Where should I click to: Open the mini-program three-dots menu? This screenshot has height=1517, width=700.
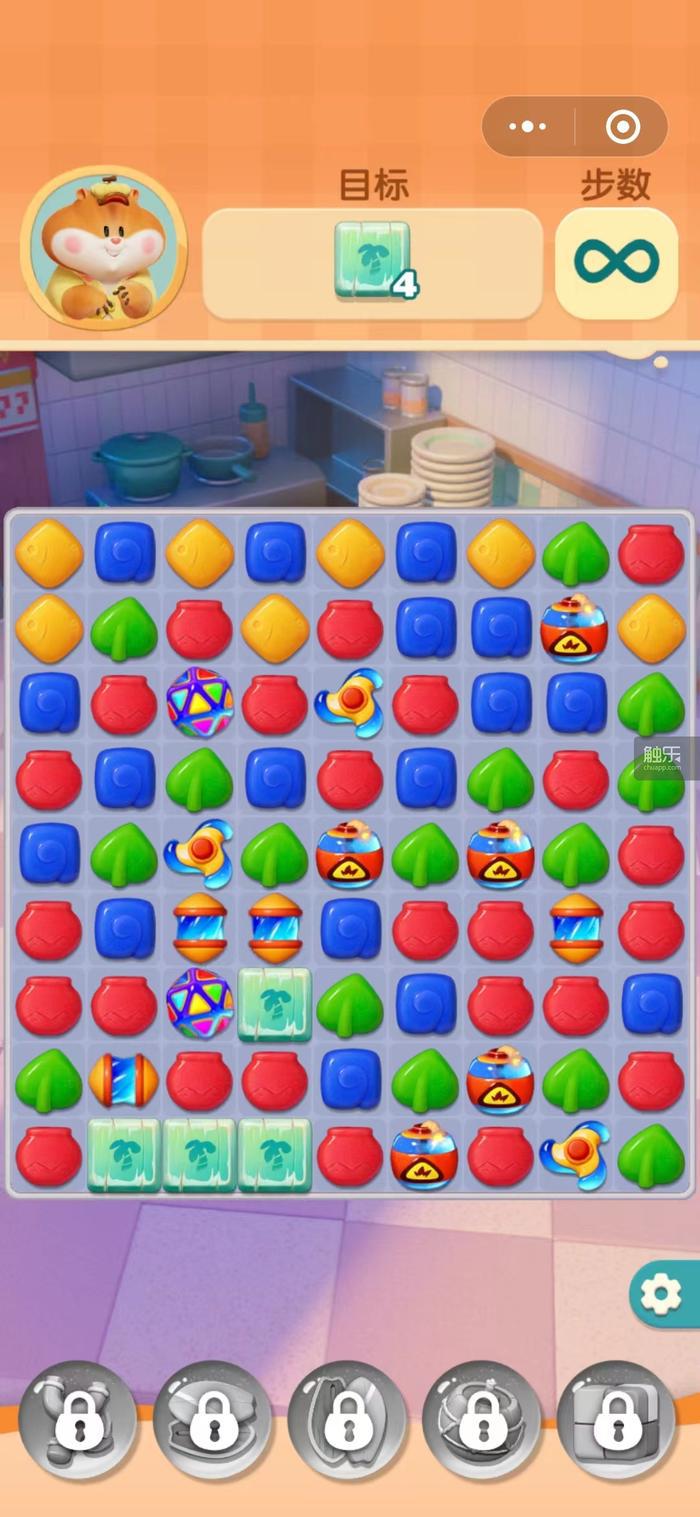tap(527, 127)
